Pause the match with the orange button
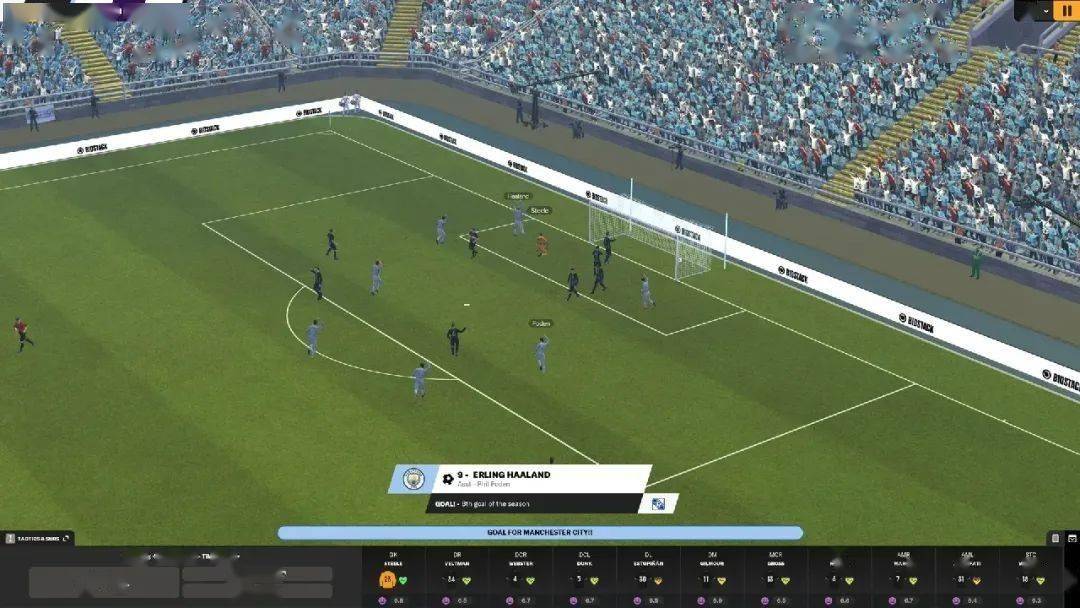1080x608 pixels. pyautogui.click(x=1064, y=10)
